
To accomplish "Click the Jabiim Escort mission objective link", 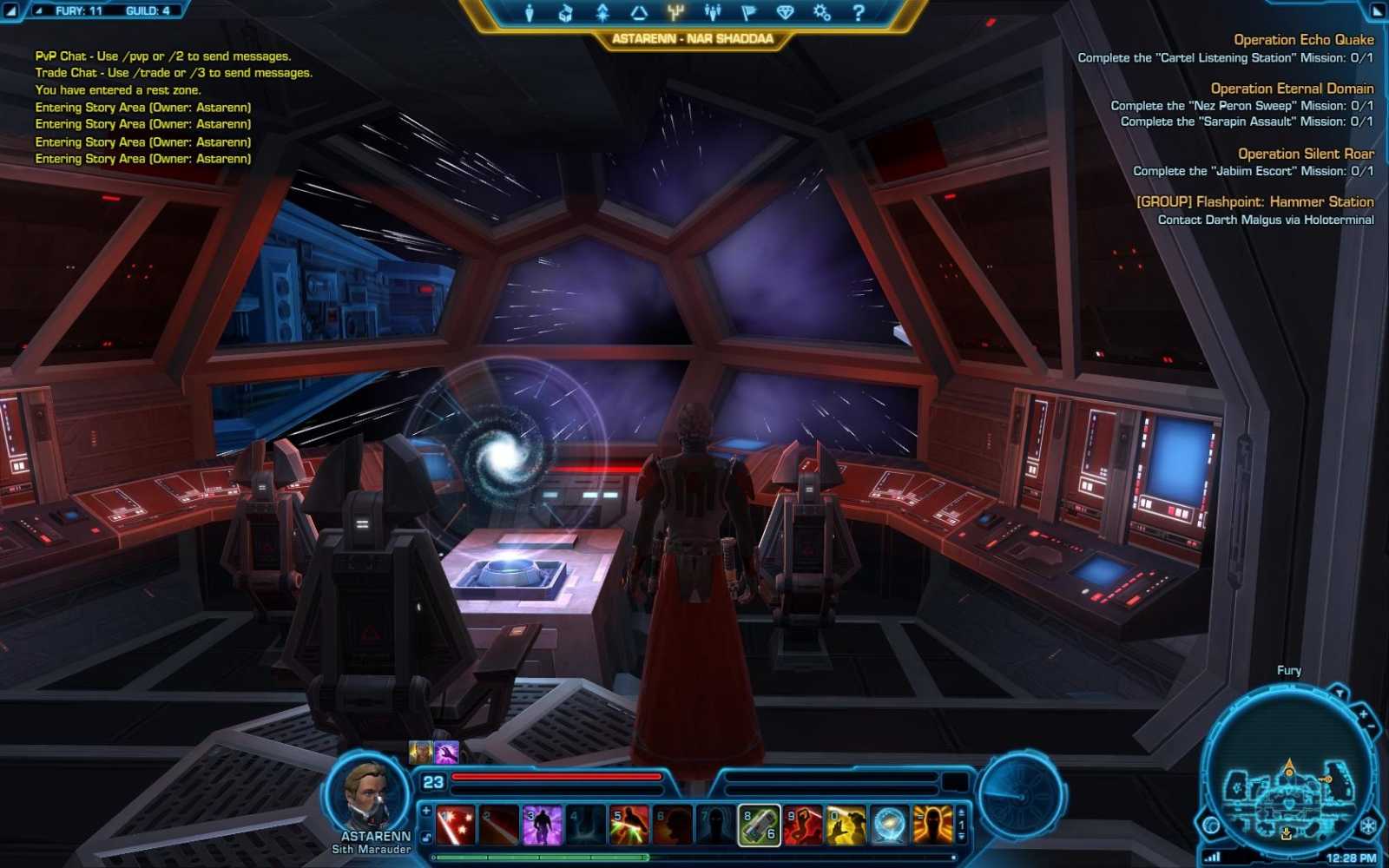I will click(x=1253, y=171).
